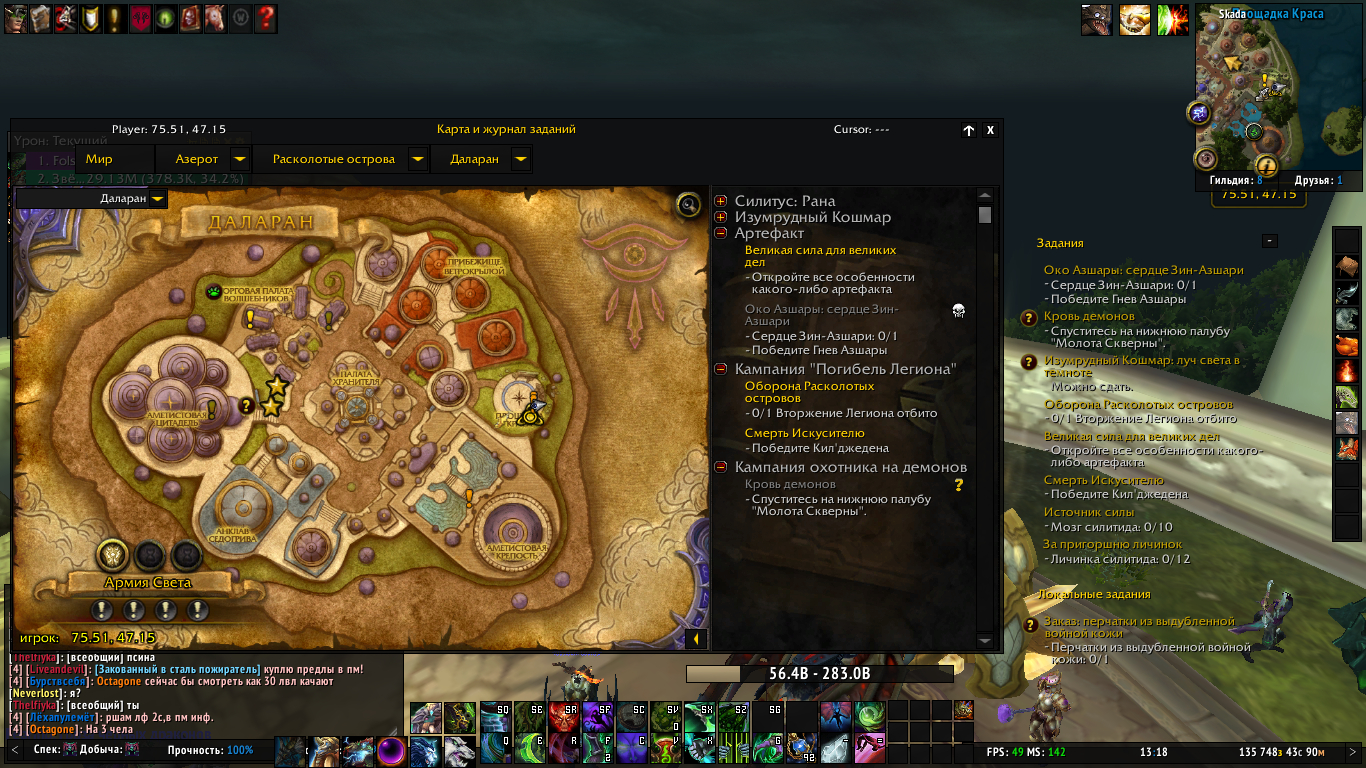The image size is (1366, 768).
Task: Open the Азерот map navigation button
Action: [x=197, y=159]
